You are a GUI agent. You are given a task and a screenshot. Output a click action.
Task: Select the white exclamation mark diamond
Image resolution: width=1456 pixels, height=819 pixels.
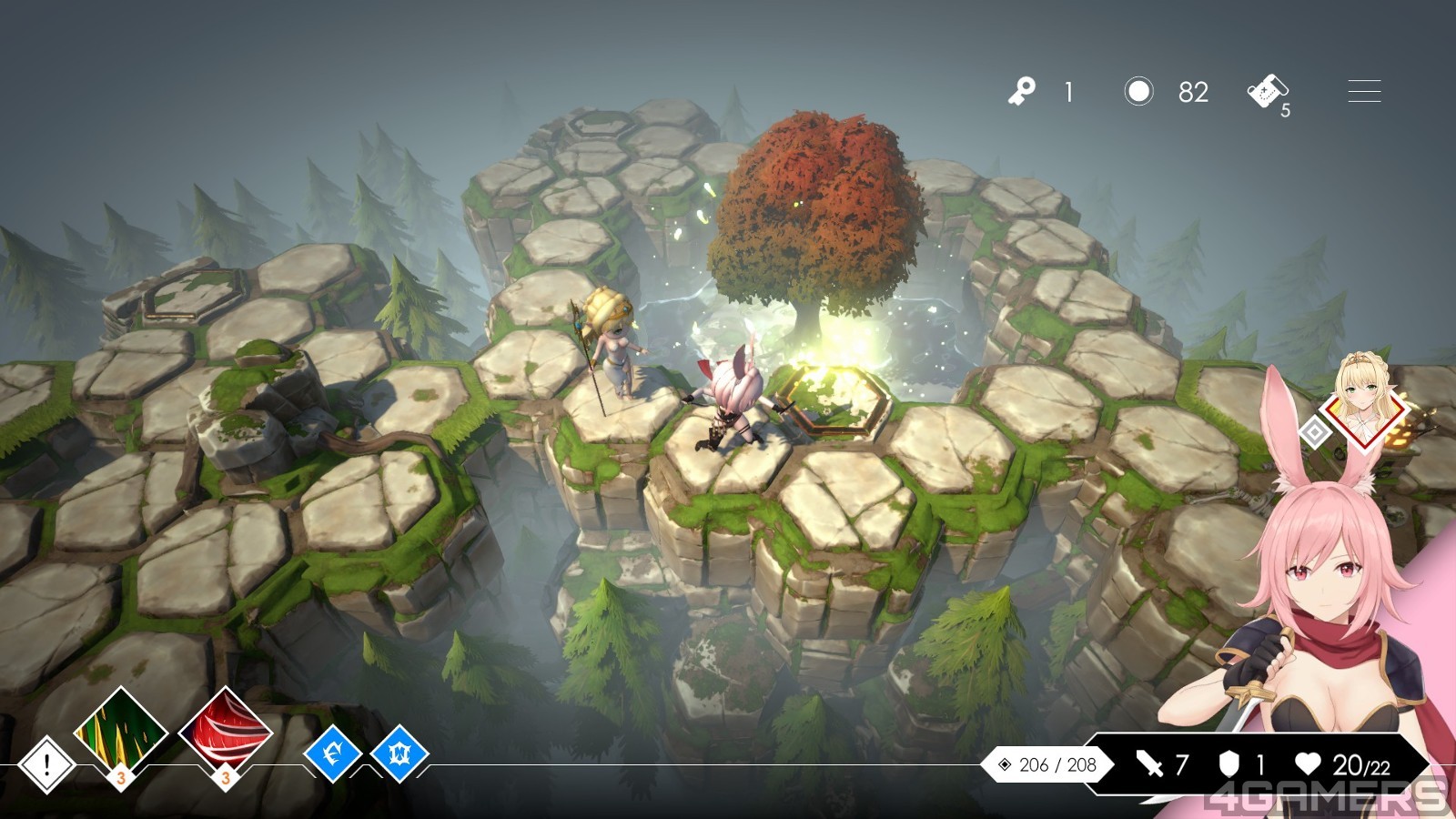(46, 763)
